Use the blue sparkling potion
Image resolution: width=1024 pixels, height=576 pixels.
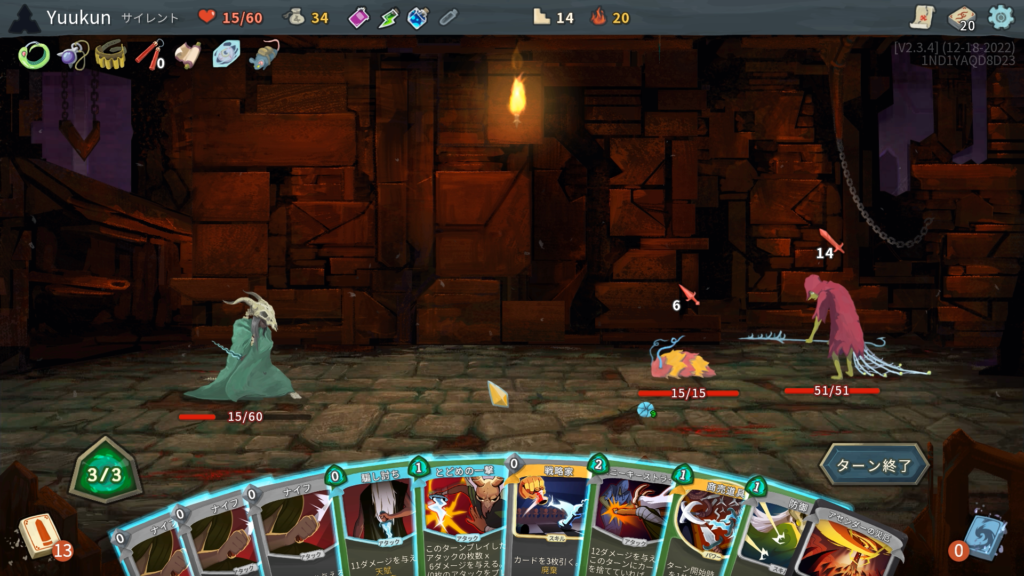[418, 17]
